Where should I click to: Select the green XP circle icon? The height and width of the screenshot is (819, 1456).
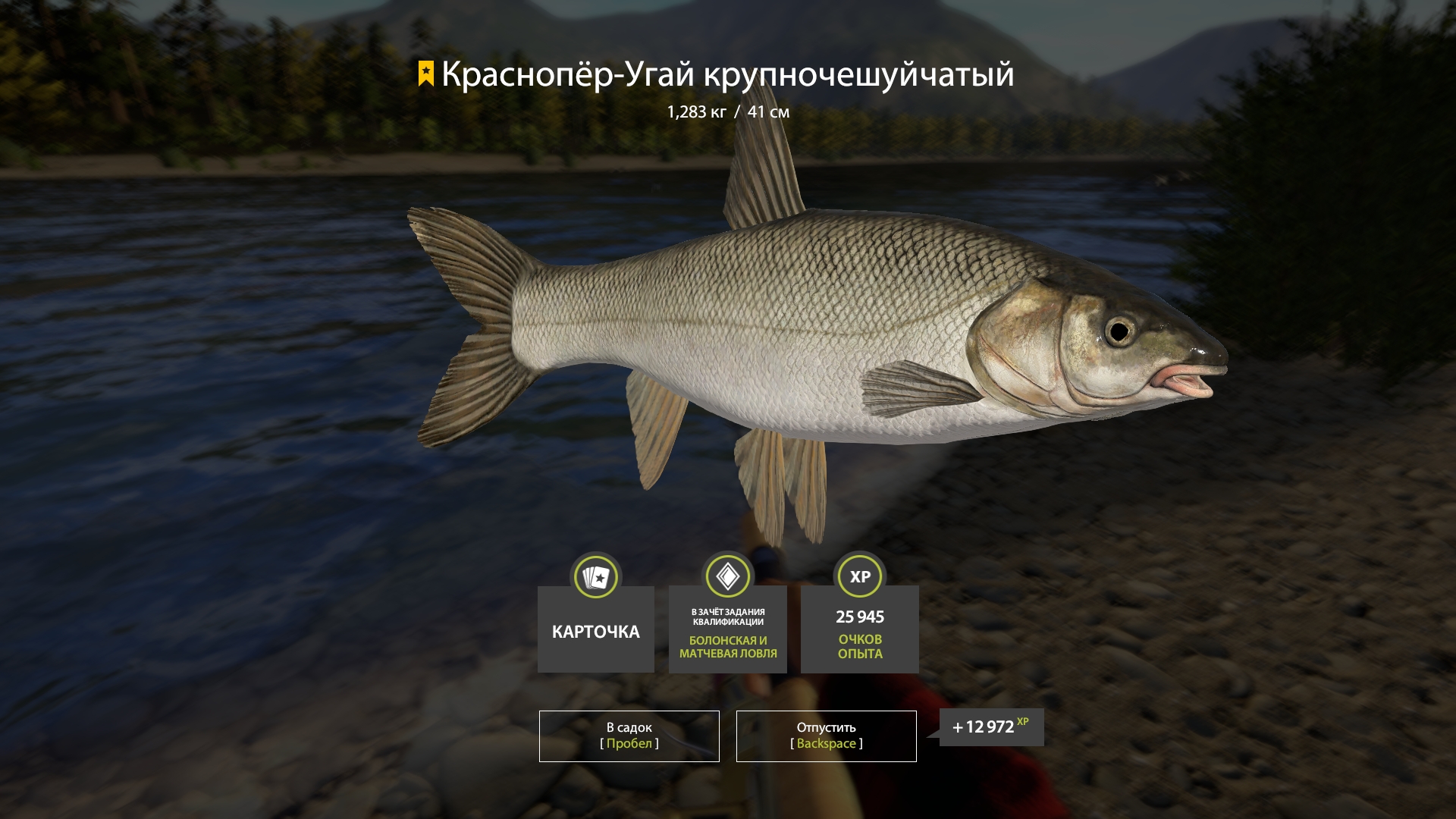click(858, 576)
